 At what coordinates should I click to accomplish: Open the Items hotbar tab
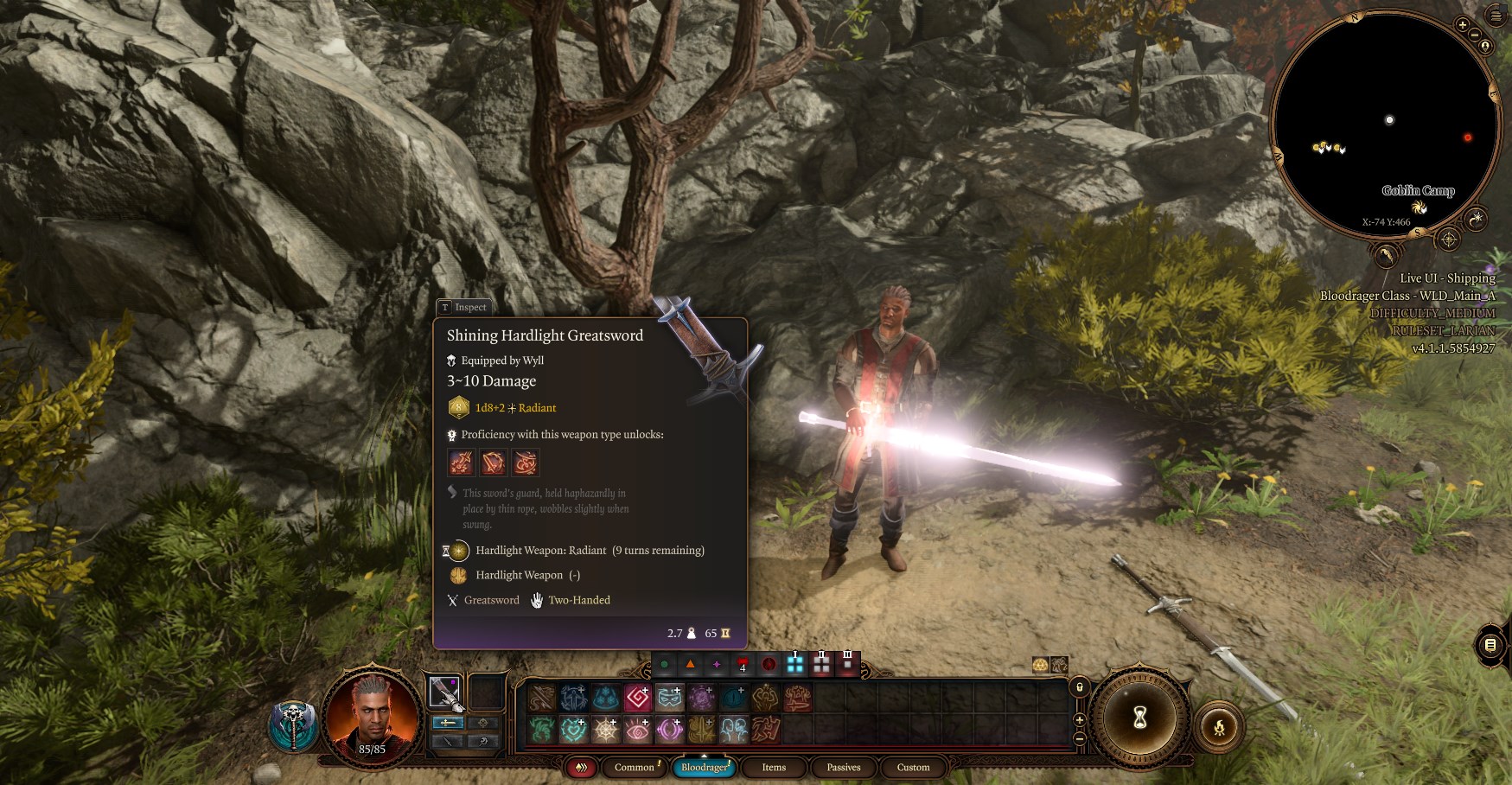[x=774, y=767]
